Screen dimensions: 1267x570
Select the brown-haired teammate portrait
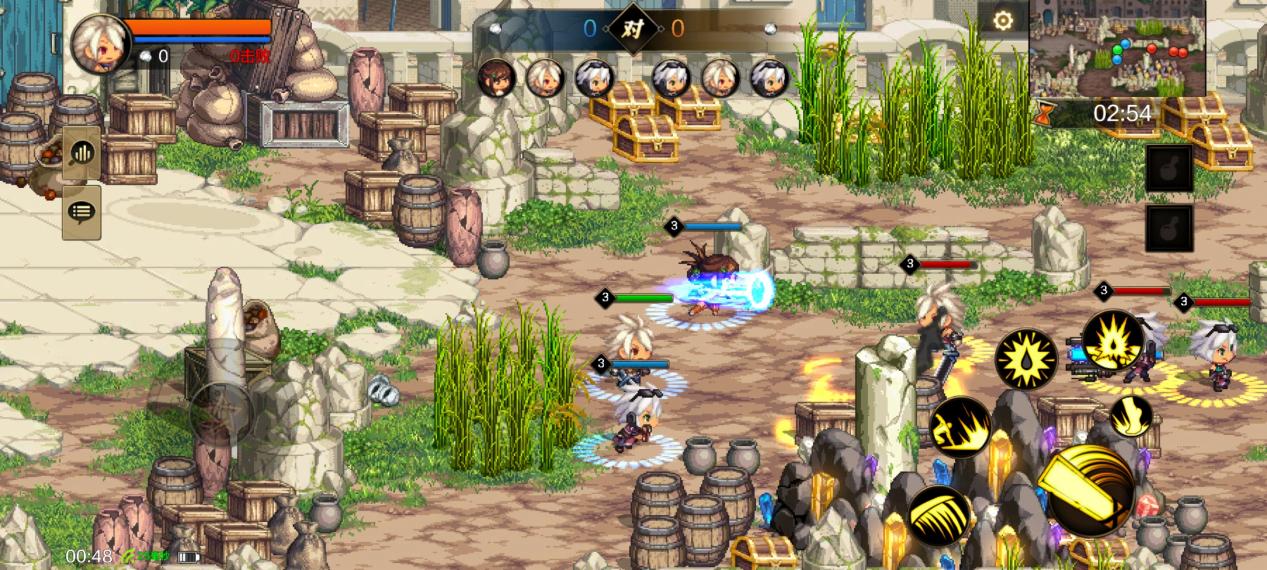496,77
